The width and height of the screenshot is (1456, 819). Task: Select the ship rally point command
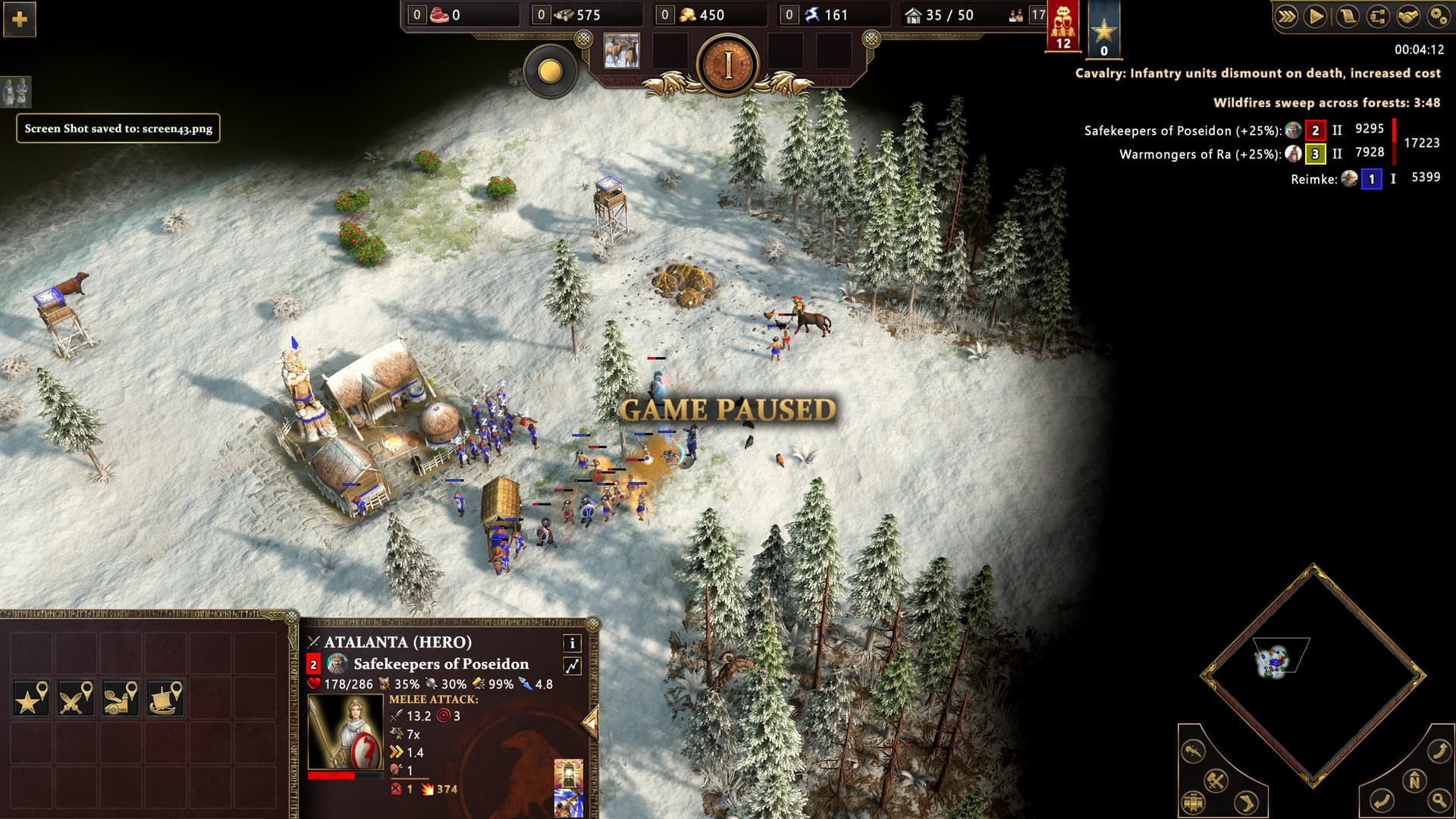165,698
